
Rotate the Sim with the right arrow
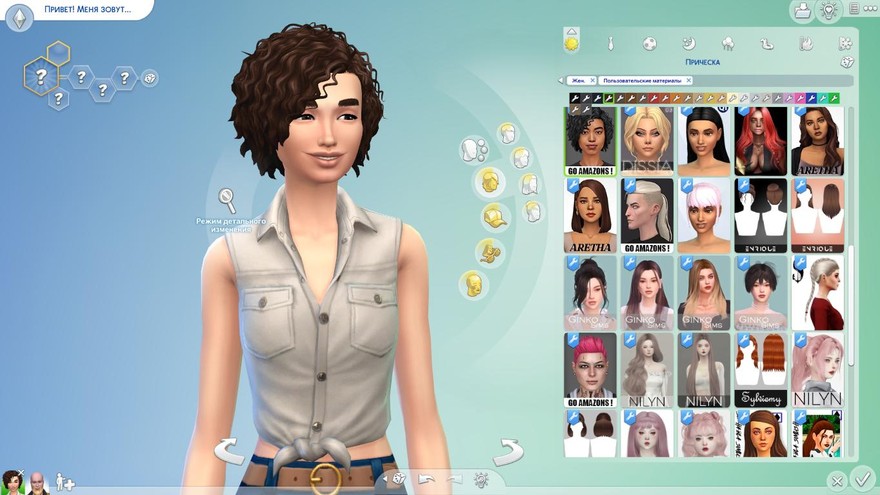pyautogui.click(x=508, y=451)
